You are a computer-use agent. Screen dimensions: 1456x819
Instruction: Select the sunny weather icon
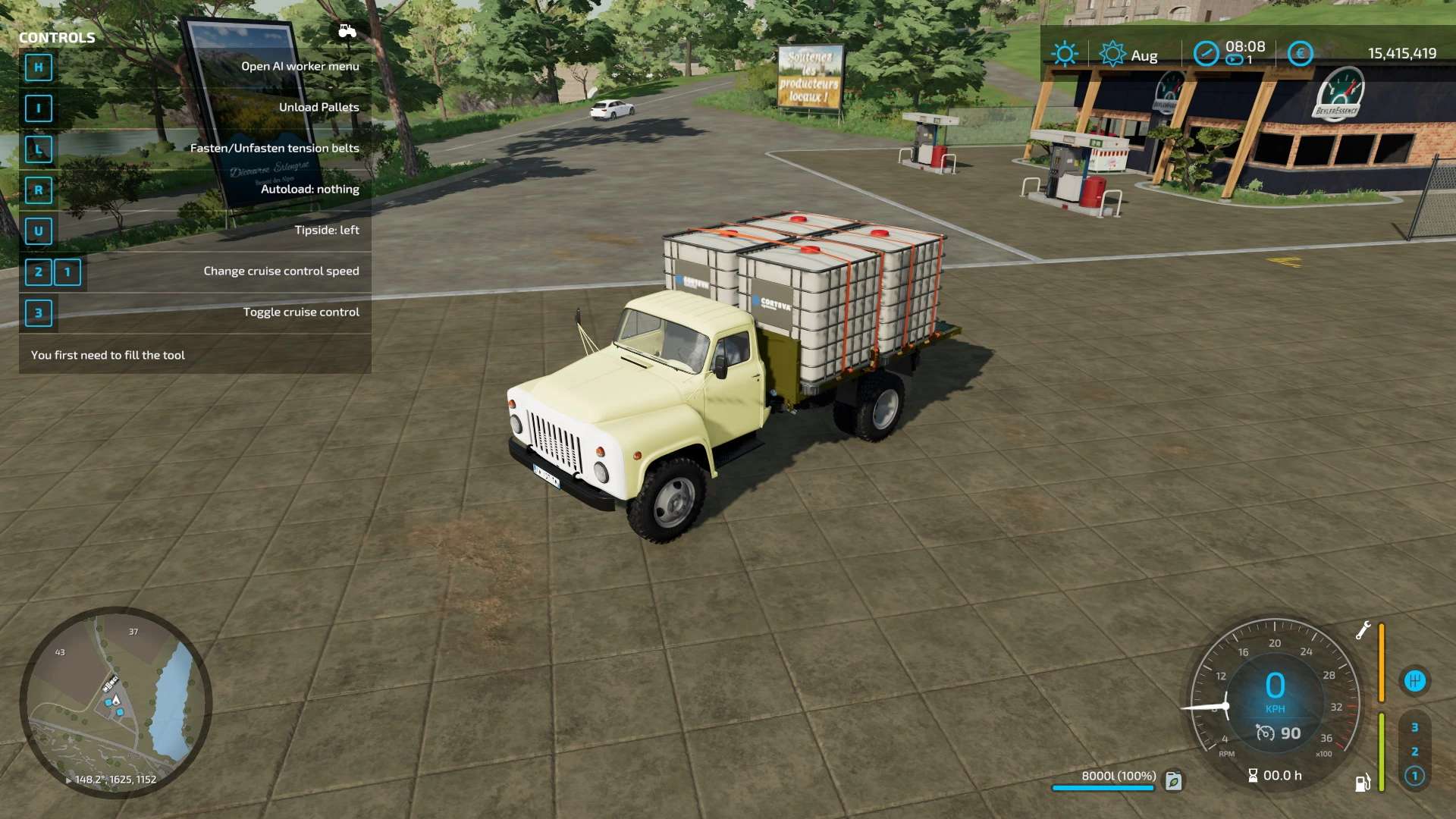pos(1065,54)
